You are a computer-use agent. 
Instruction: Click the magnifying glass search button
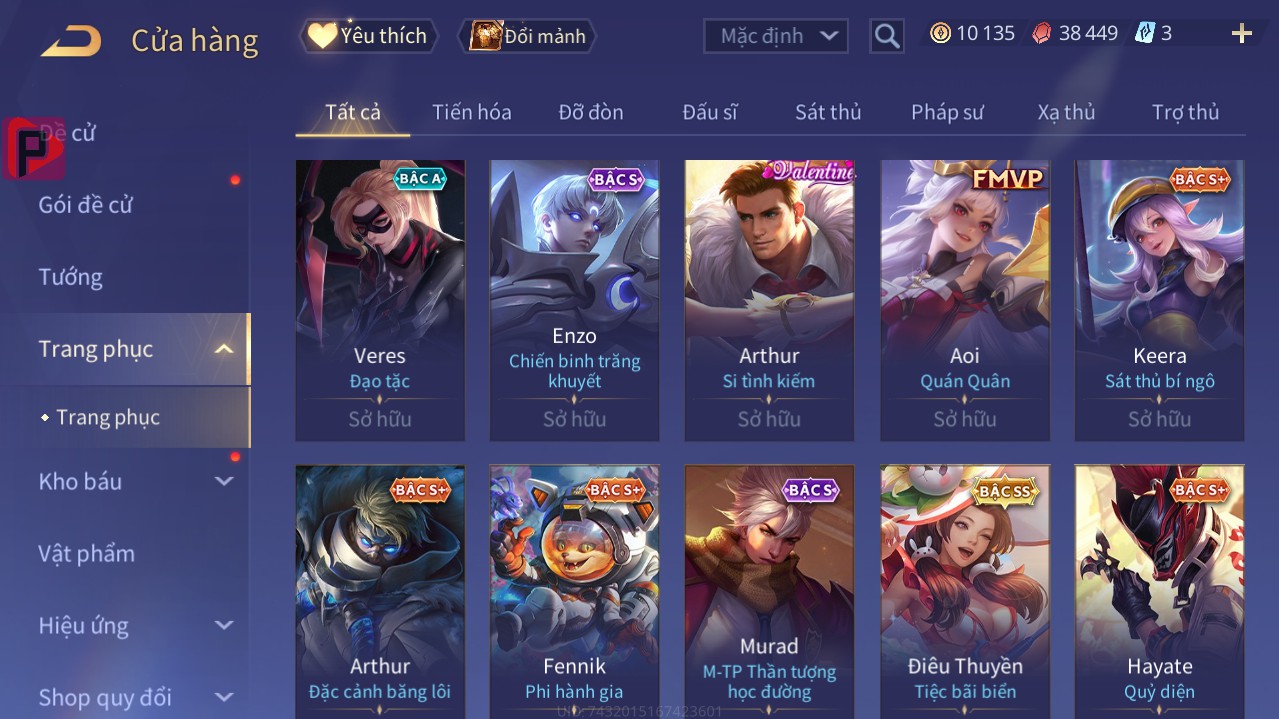pos(886,36)
